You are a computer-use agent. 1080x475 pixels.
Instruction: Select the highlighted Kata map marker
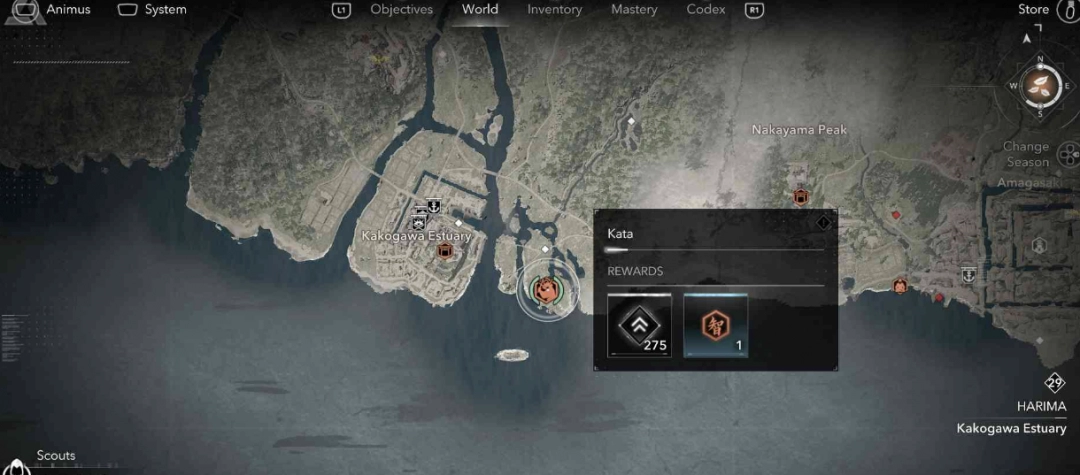pos(546,290)
